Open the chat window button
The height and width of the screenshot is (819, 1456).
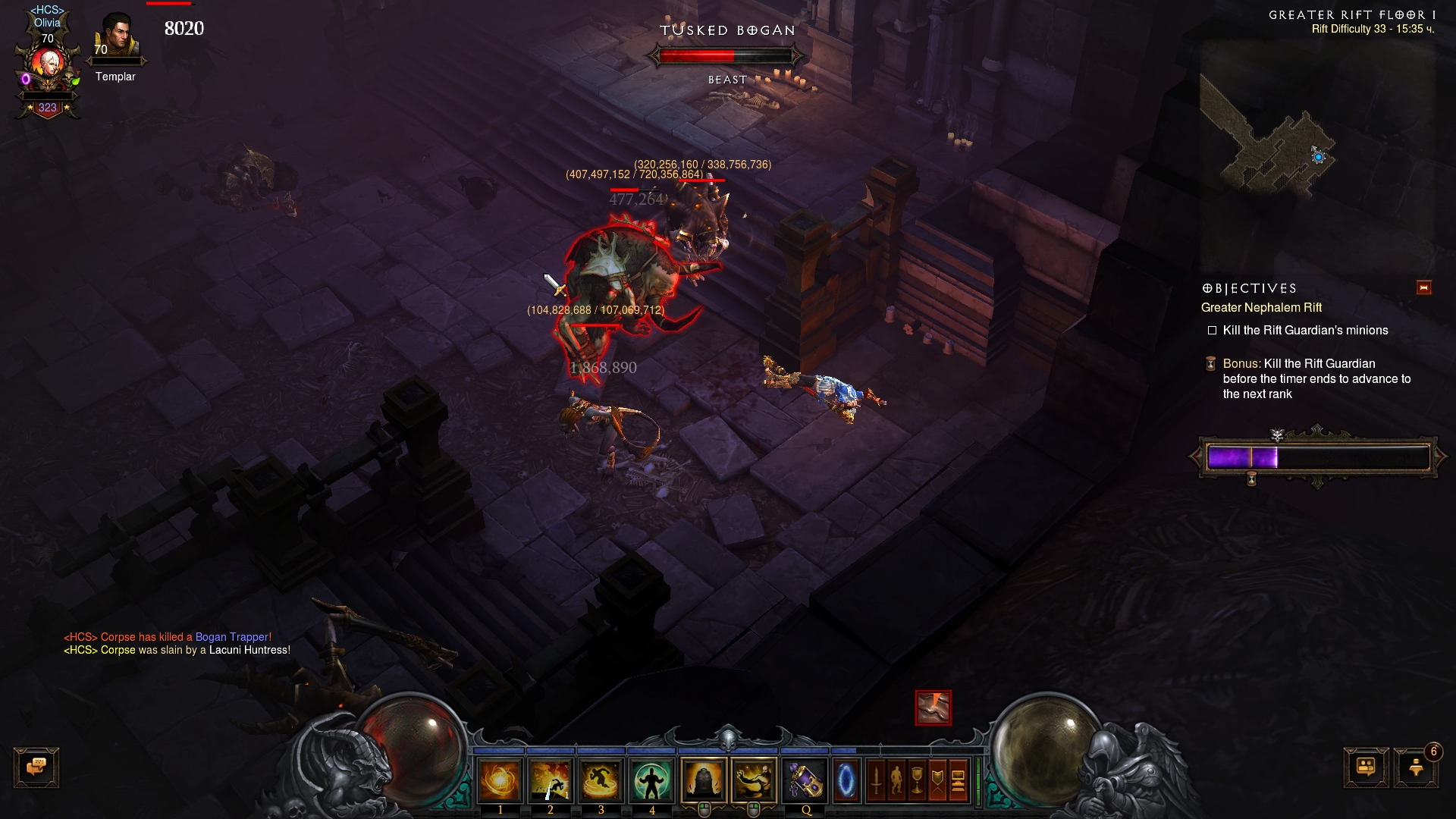(x=36, y=767)
